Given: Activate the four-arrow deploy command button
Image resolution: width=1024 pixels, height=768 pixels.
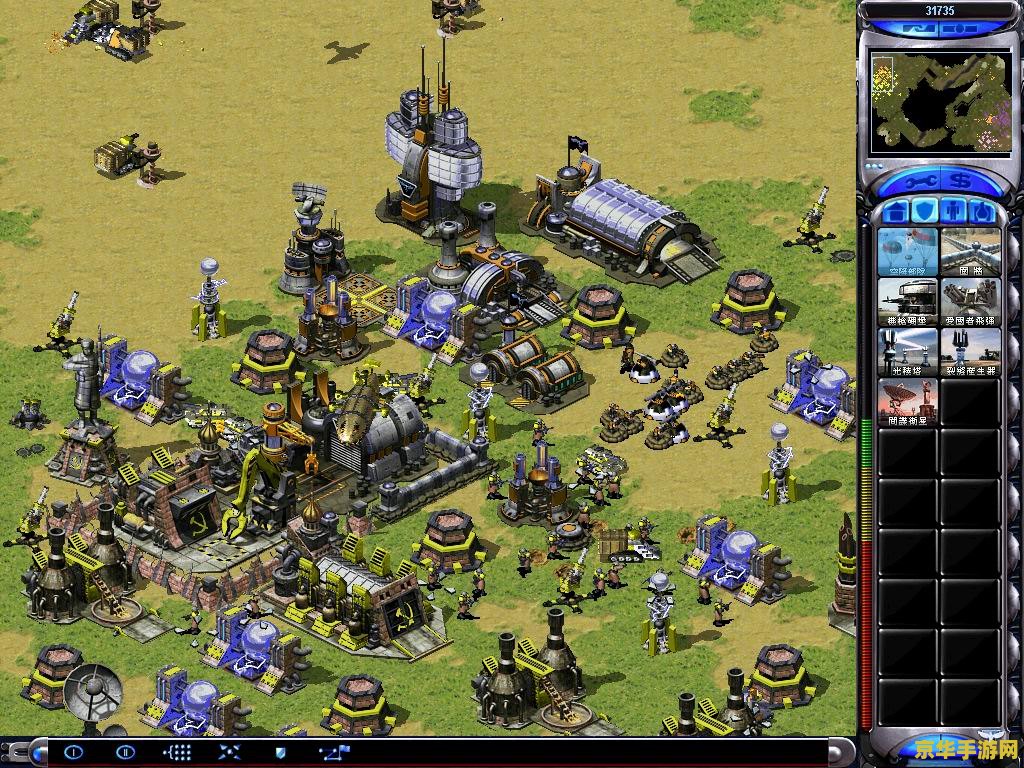Looking at the screenshot, I should click(229, 752).
